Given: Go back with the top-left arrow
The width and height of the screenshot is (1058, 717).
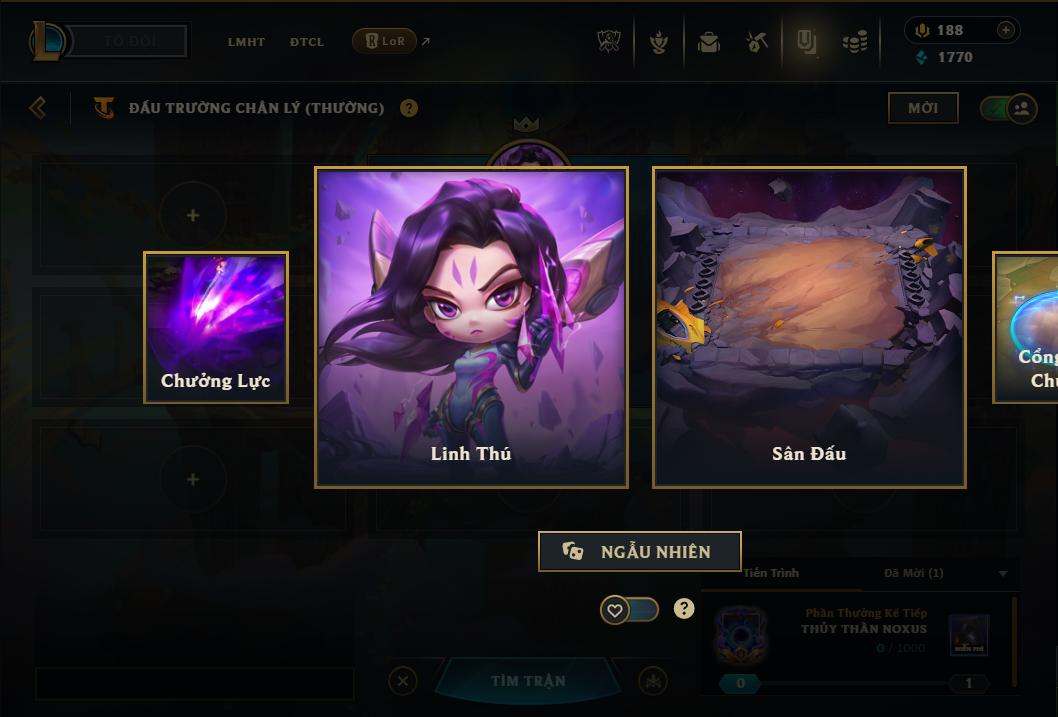Looking at the screenshot, I should pyautogui.click(x=38, y=107).
